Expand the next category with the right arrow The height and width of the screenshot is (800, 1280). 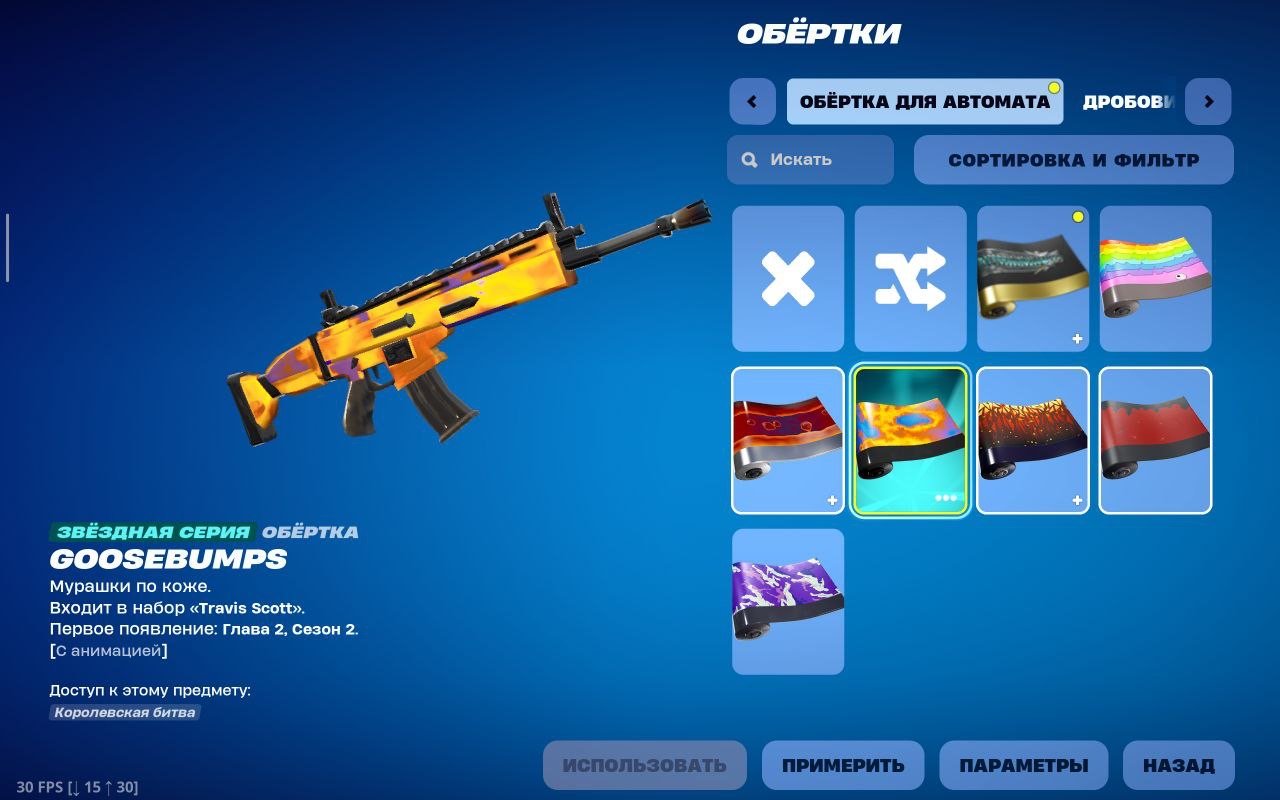click(x=1209, y=101)
